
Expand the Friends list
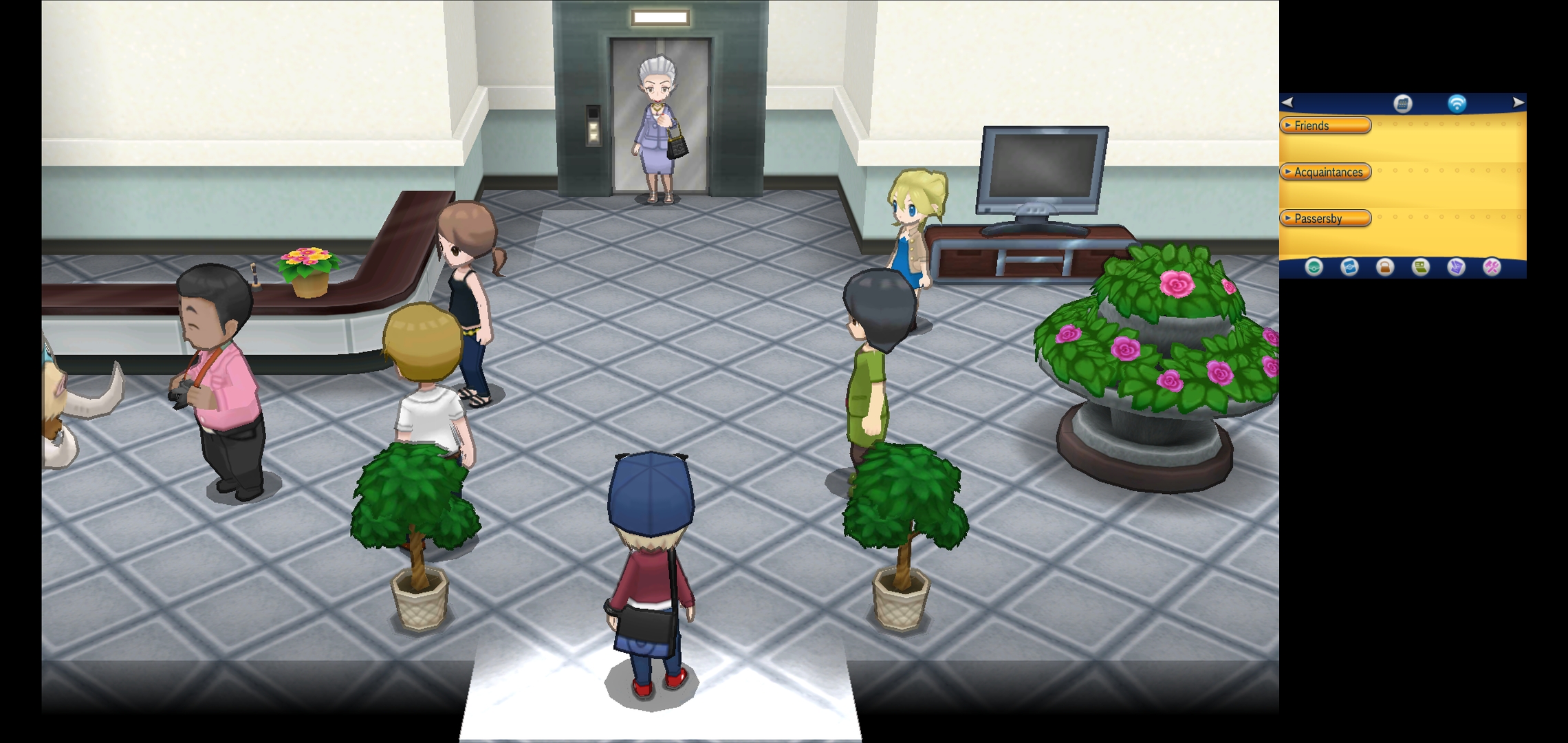[1325, 126]
